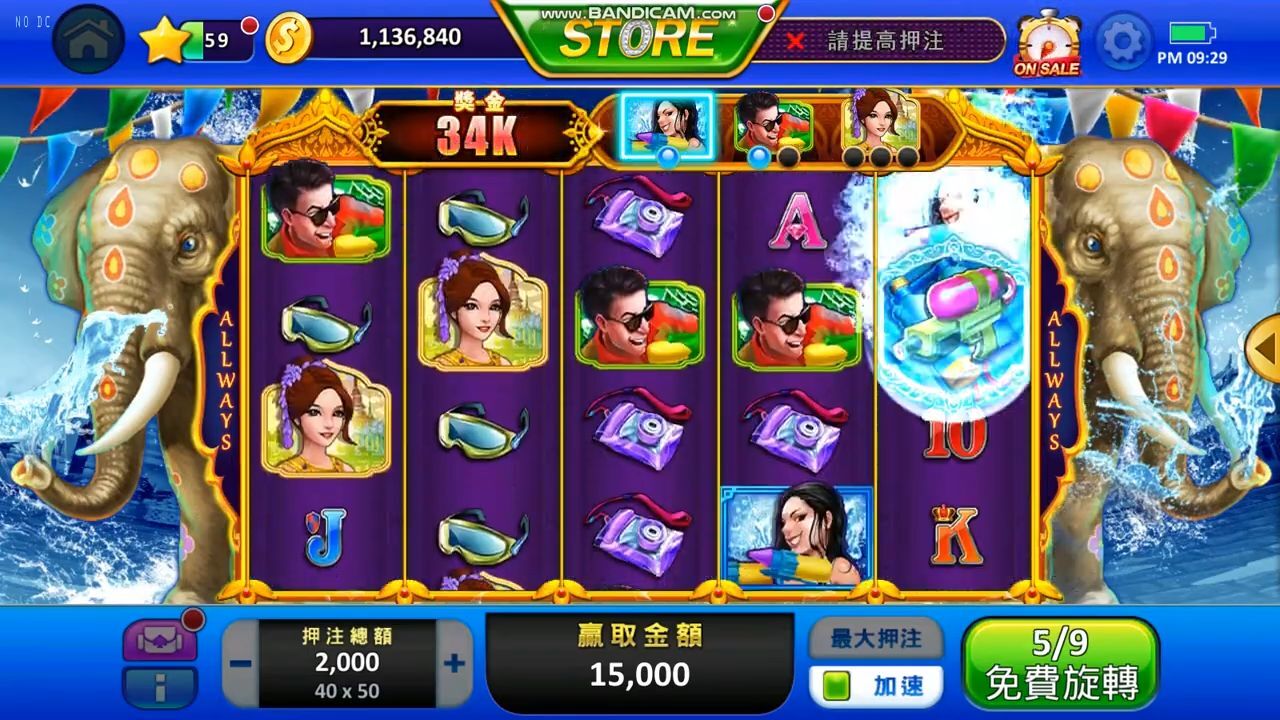Open the settings gear
The height and width of the screenshot is (720, 1280).
pos(1124,40)
